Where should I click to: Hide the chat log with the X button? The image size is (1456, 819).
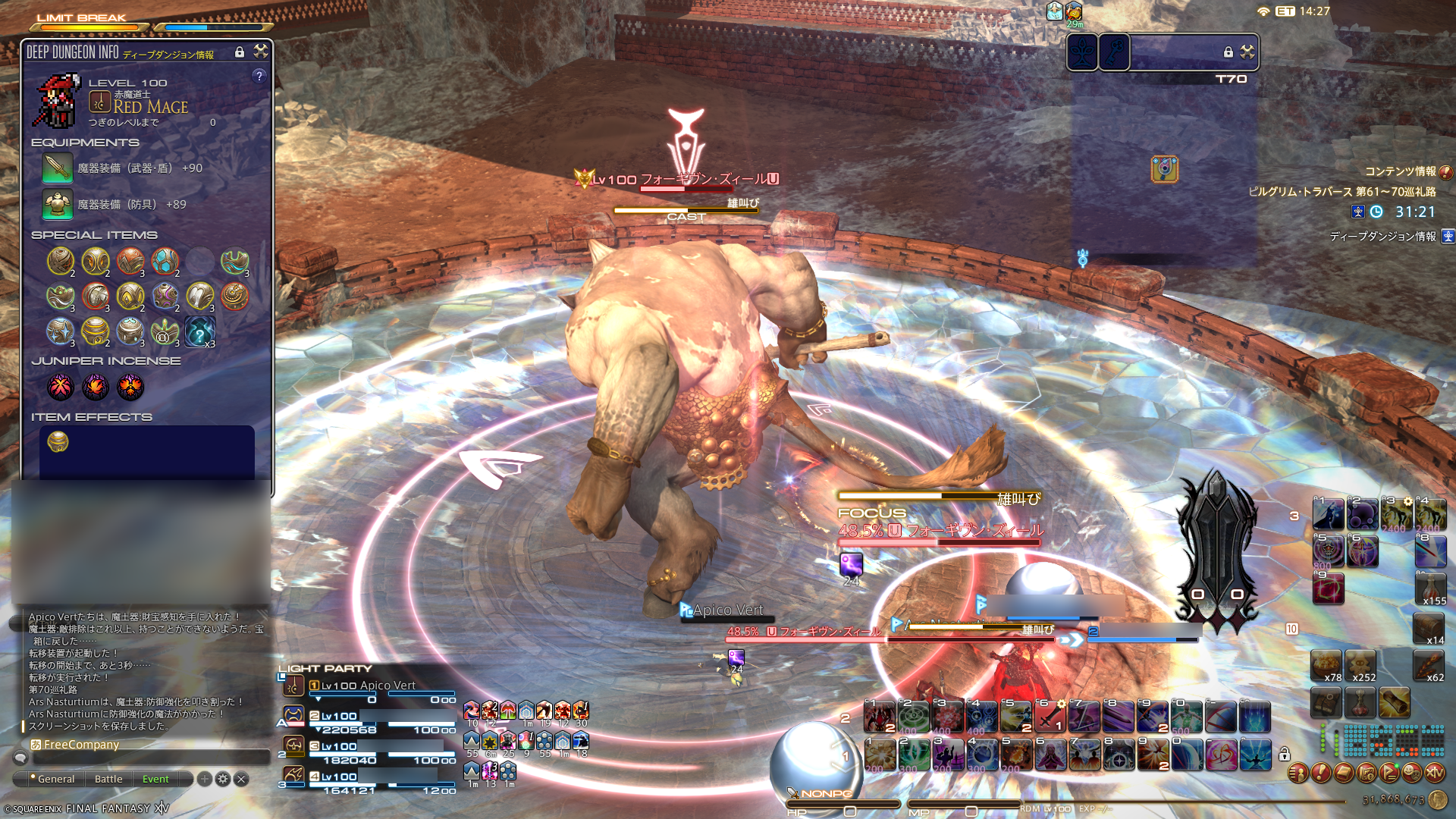click(x=241, y=779)
